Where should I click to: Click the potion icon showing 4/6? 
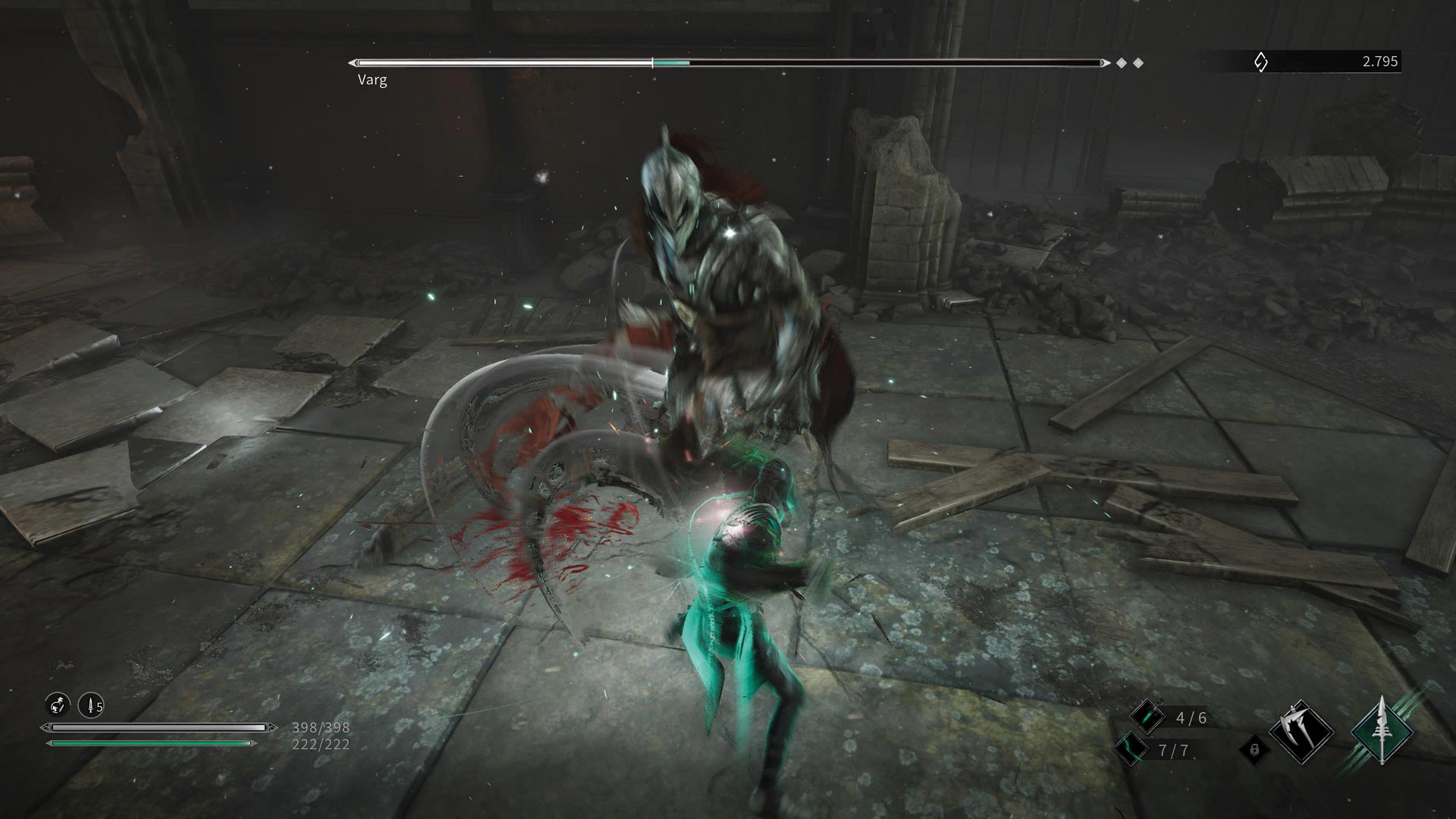(1148, 717)
